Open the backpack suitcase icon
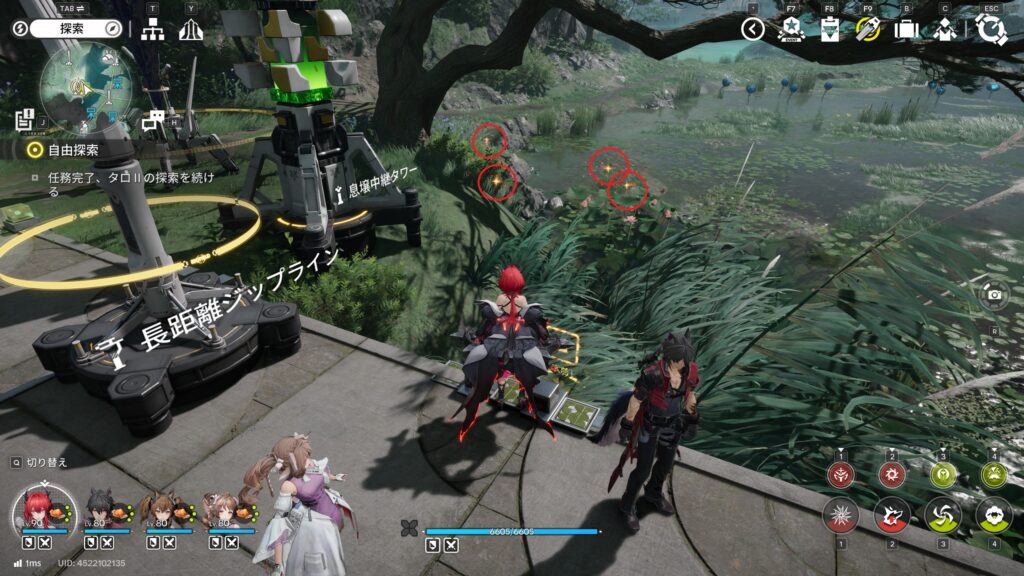The image size is (1024, 576). point(906,29)
